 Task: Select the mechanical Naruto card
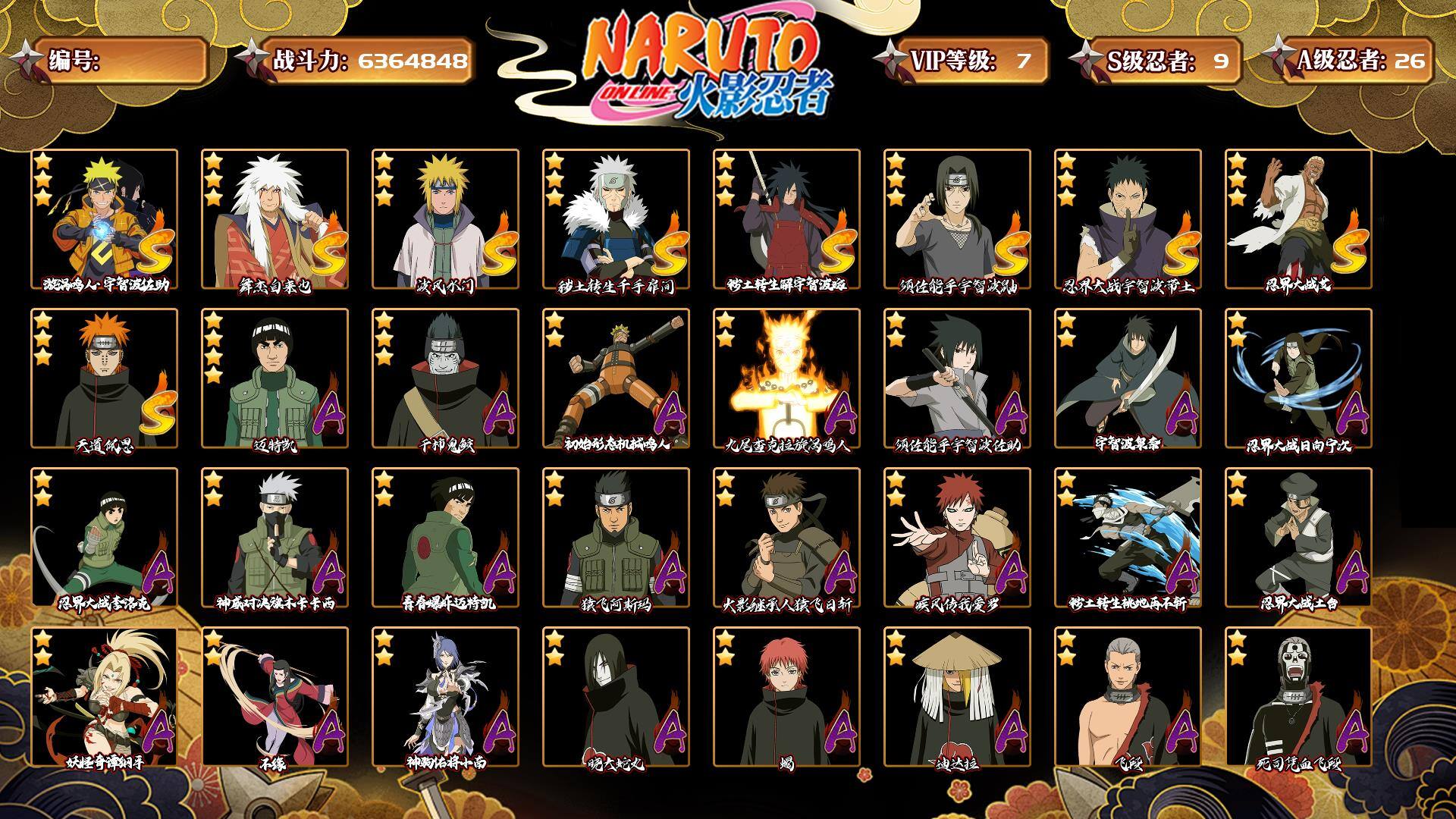[x=616, y=378]
